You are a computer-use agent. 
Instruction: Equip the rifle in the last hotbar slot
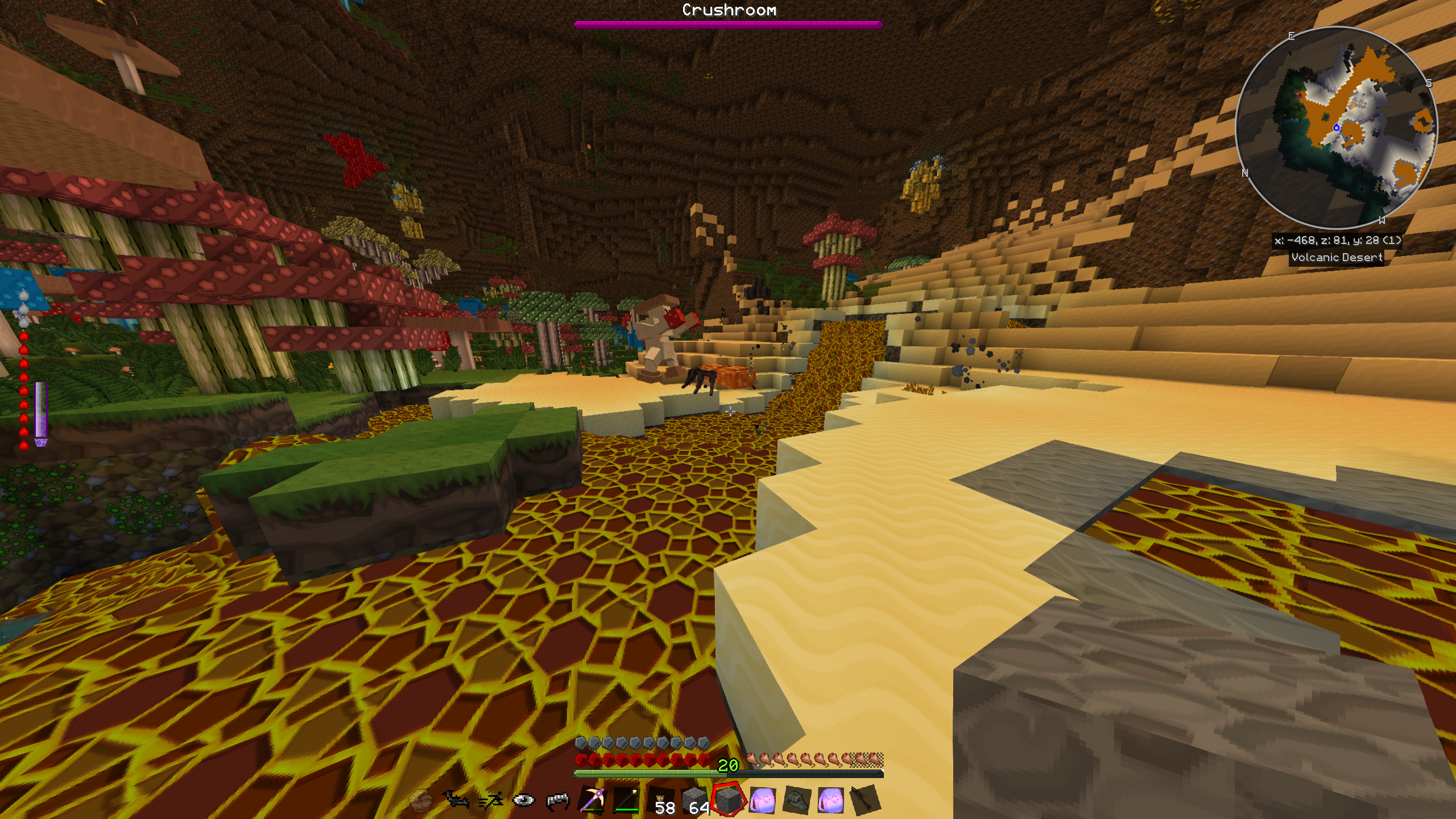click(864, 800)
